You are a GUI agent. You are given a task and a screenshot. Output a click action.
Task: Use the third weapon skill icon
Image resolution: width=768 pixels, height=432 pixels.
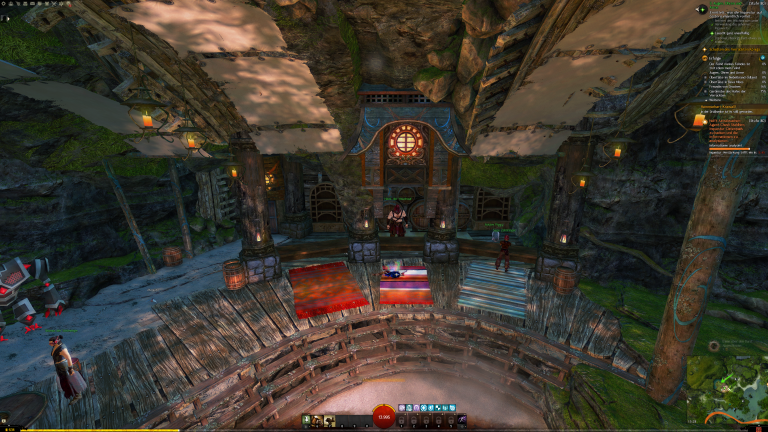pyautogui.click(x=330, y=420)
